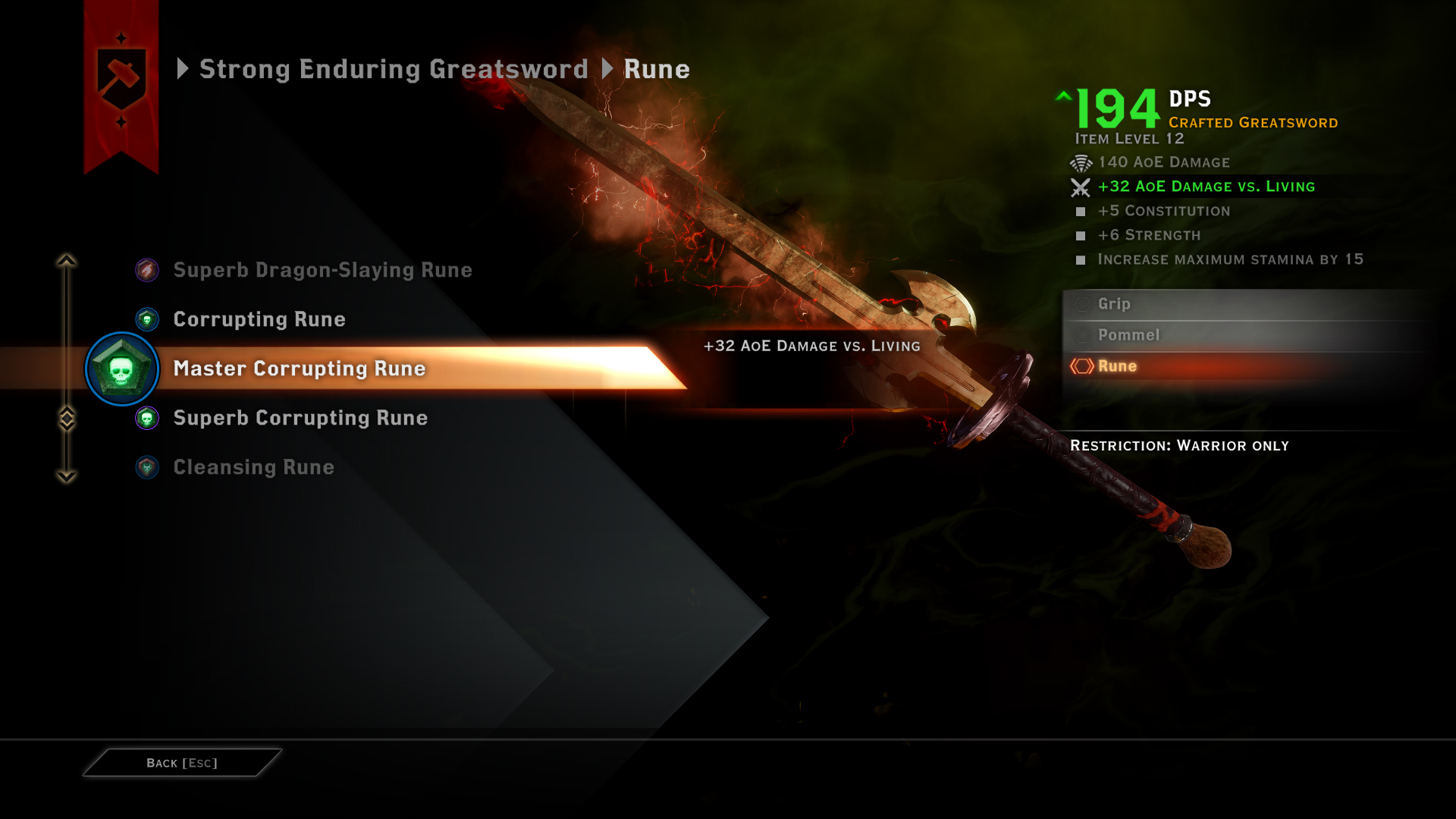1456x819 pixels.
Task: Click the purple Superb Corrupting Rune icon
Action: (x=146, y=418)
